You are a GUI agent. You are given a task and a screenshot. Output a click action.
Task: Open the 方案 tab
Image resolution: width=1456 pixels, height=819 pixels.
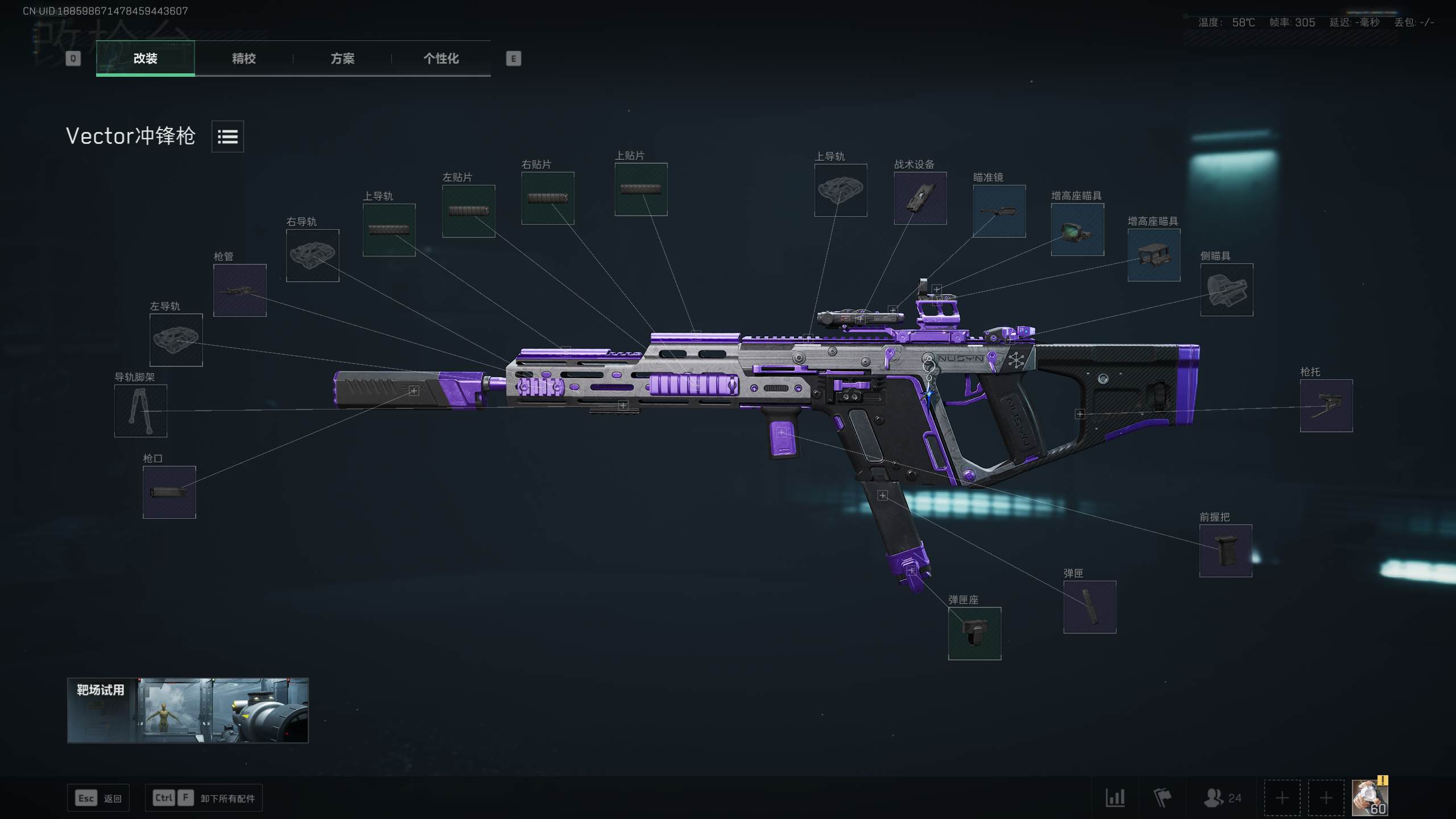pos(342,59)
